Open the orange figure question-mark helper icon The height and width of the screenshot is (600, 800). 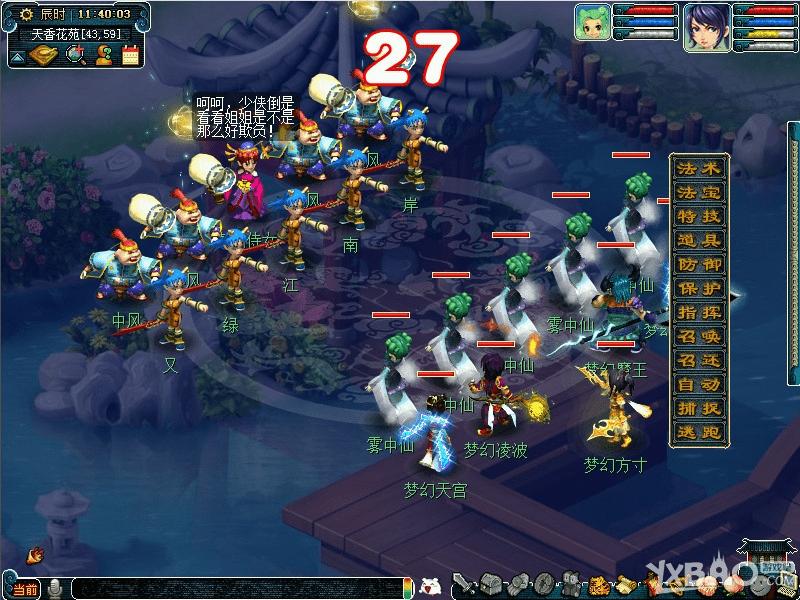pos(103,55)
